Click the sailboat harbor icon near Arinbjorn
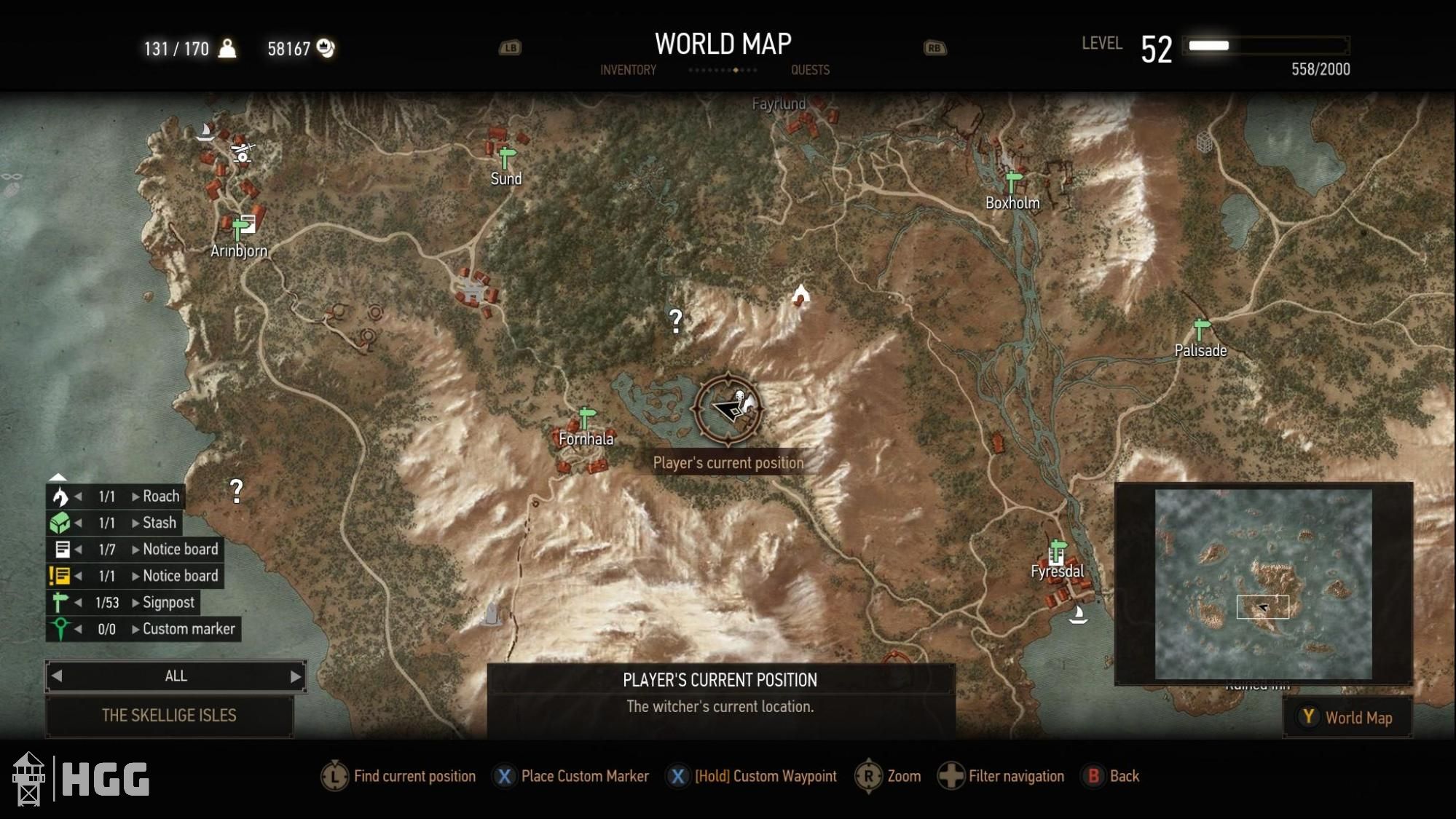The height and width of the screenshot is (819, 1456). [x=206, y=133]
